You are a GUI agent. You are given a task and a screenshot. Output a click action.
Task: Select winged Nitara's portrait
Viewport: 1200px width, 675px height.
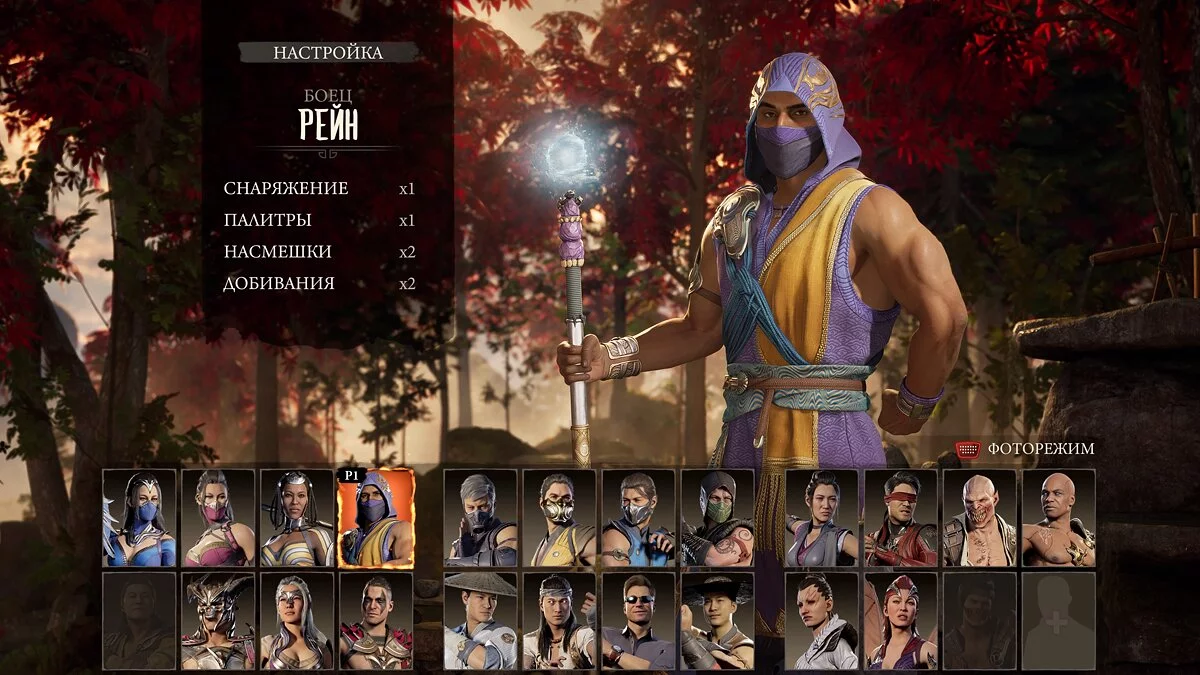pos(901,621)
